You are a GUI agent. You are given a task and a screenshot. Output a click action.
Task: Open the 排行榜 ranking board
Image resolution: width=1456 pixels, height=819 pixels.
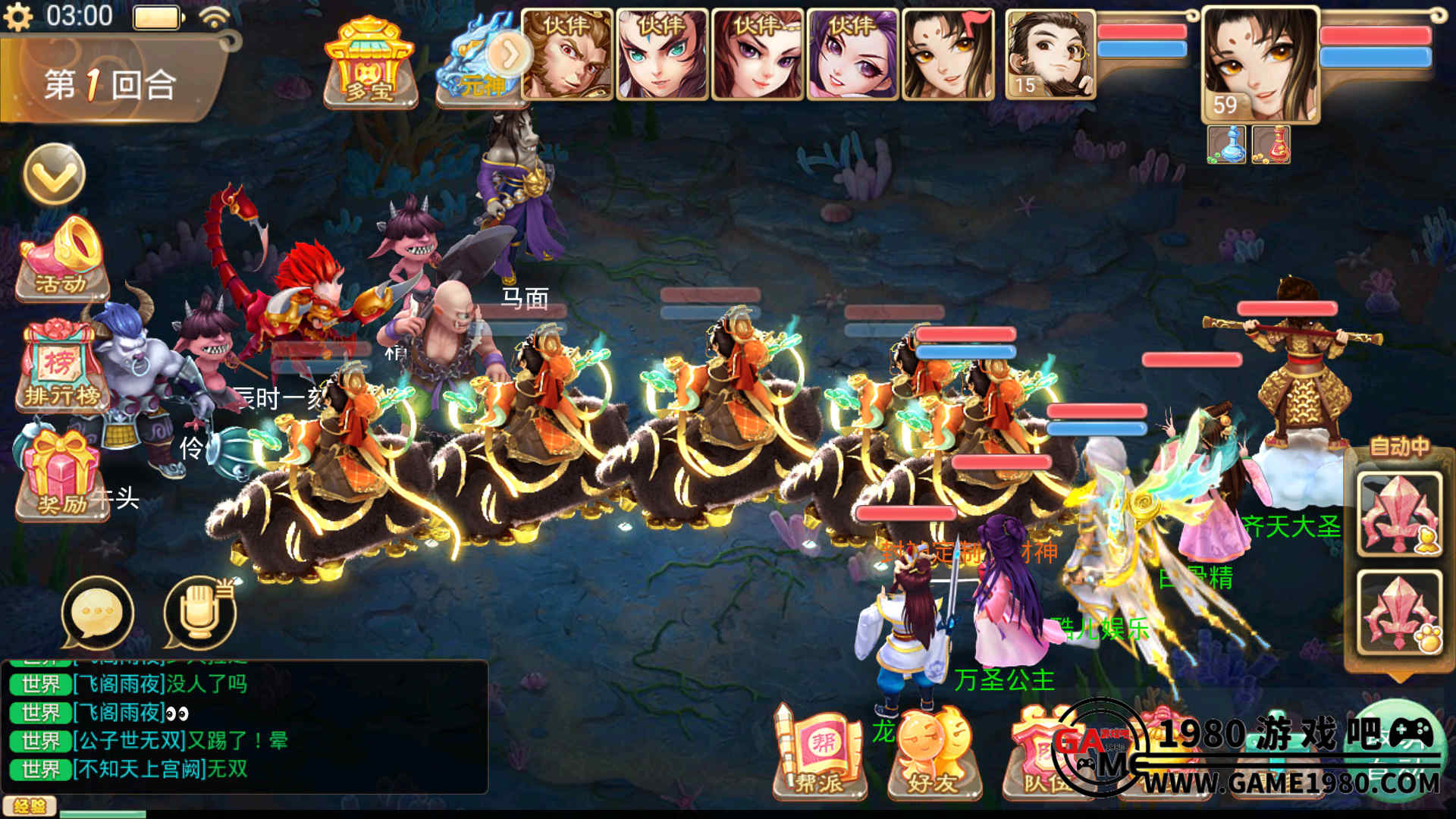click(61, 366)
